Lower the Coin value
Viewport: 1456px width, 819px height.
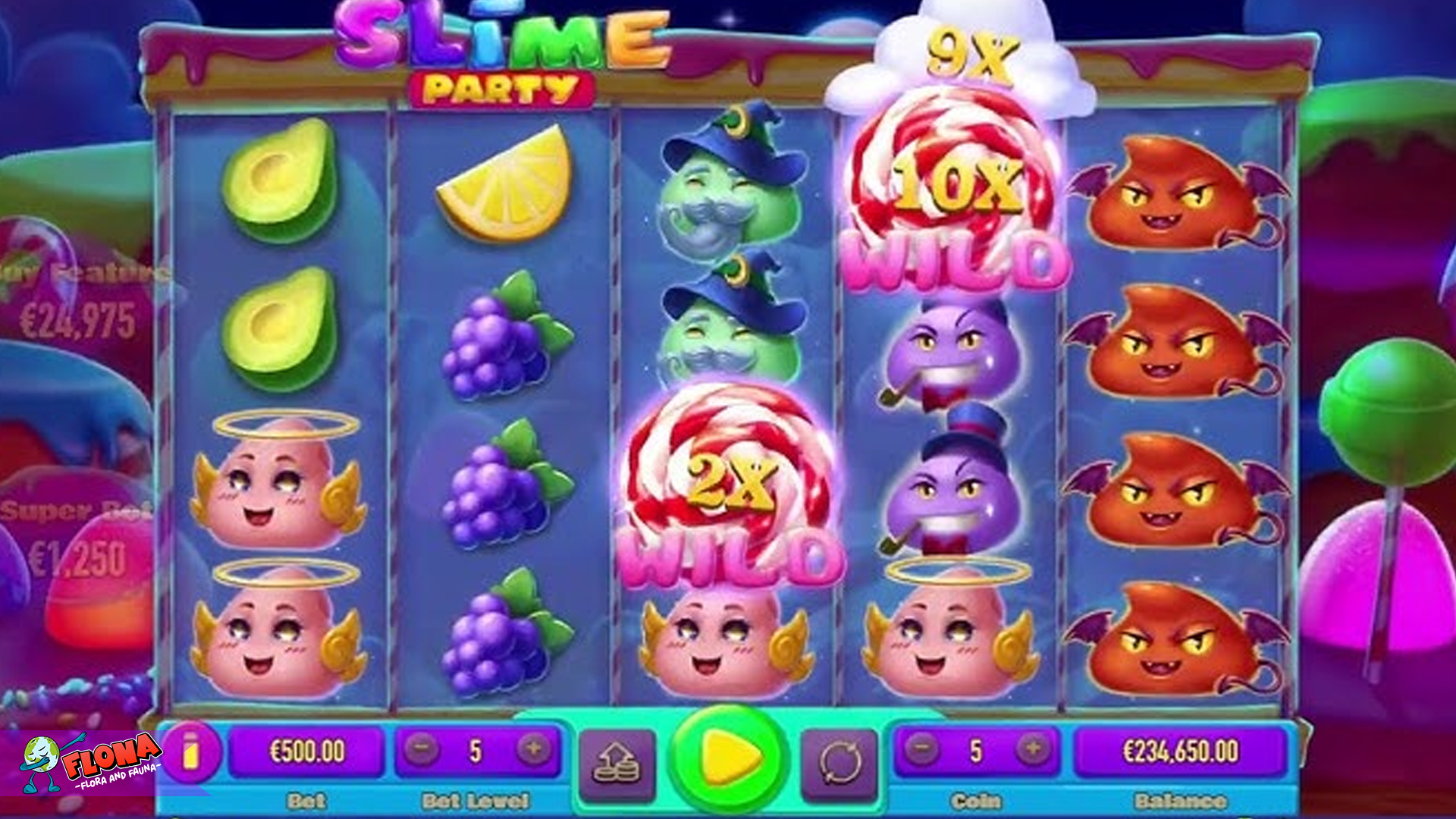921,750
